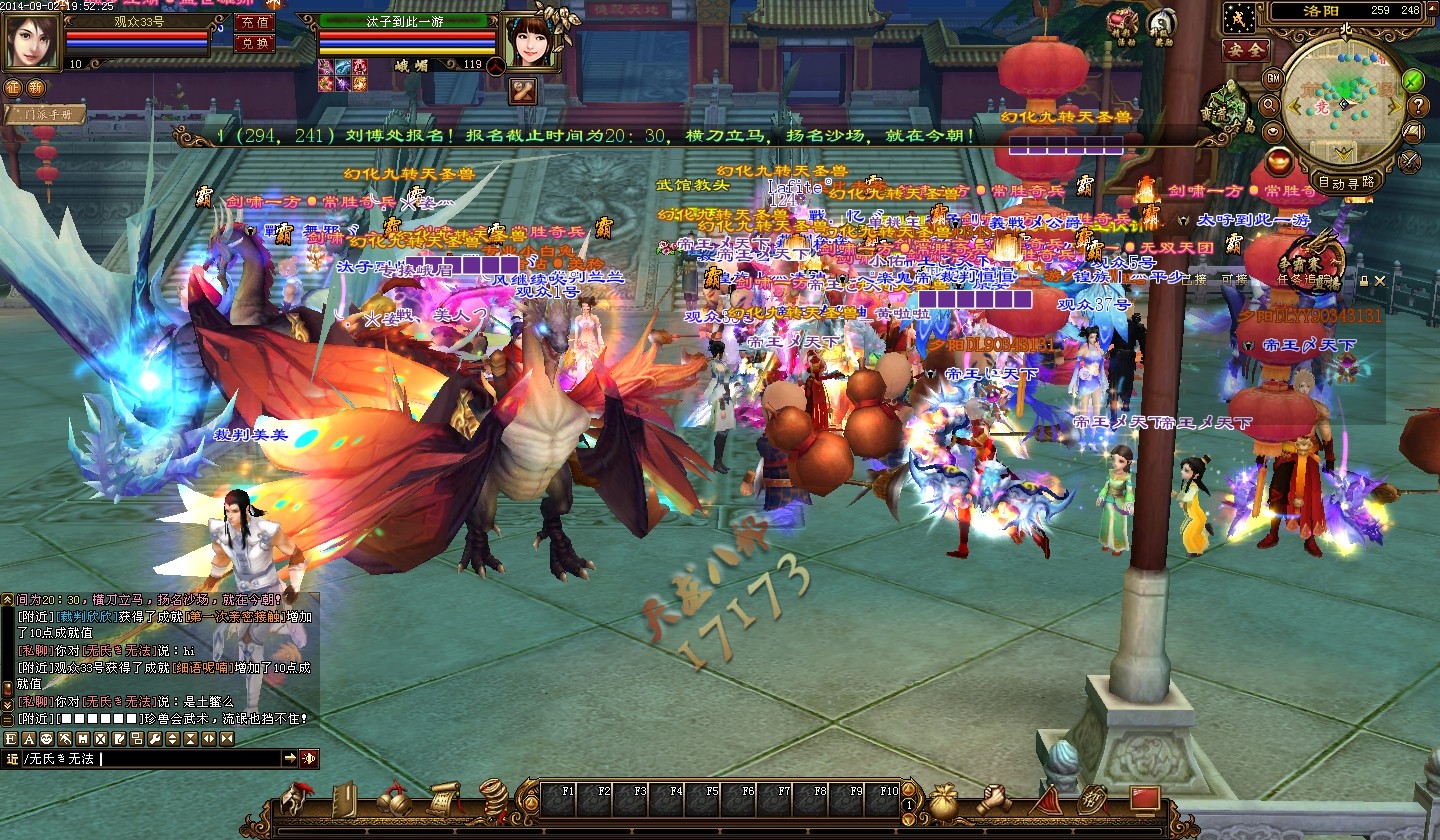Open the 门派手册 sect handbook
This screenshot has height=840, width=1440.
[x=45, y=115]
